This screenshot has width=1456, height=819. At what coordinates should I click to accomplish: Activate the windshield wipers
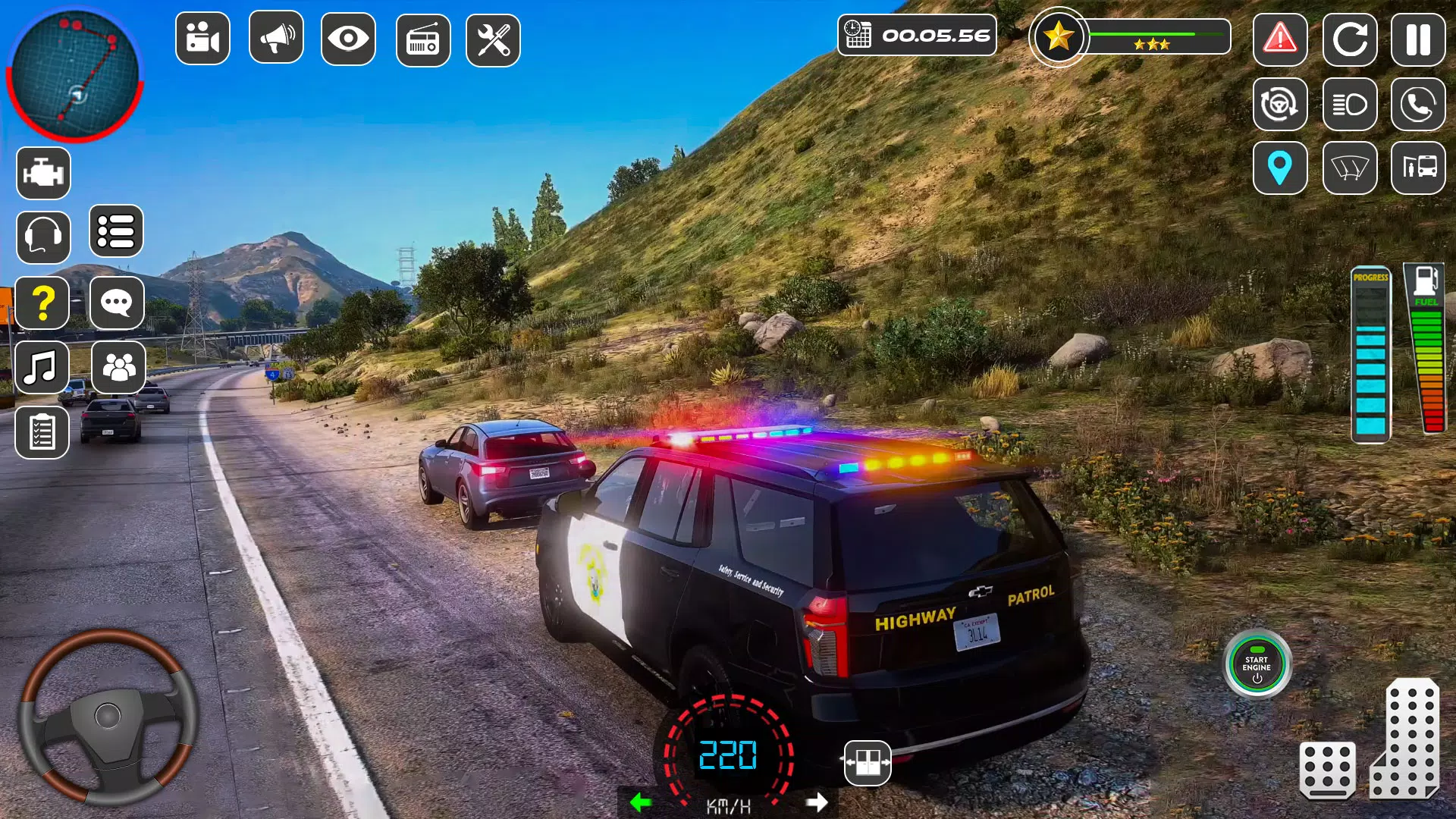[x=1350, y=168]
